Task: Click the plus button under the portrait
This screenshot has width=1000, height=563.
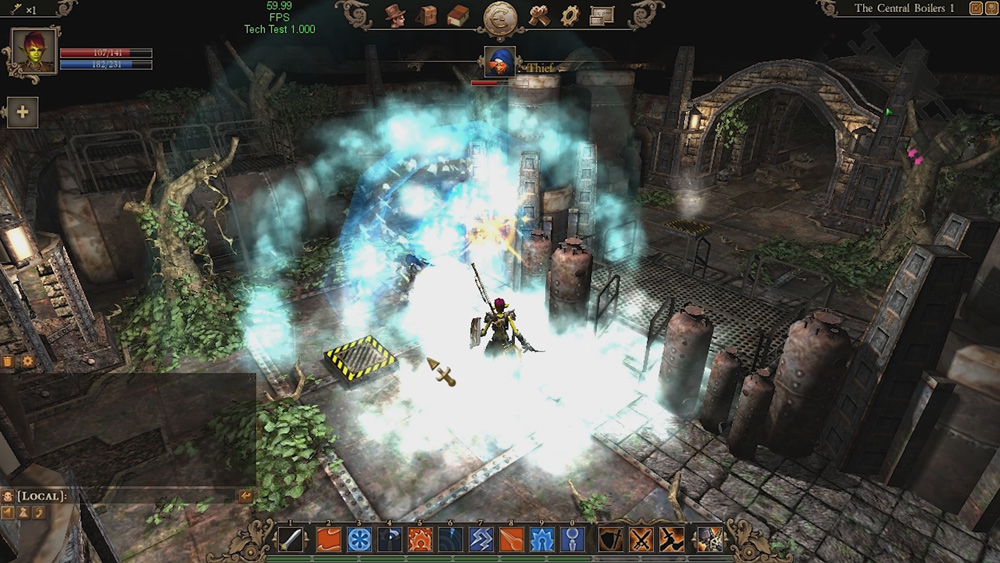Action: [x=22, y=112]
